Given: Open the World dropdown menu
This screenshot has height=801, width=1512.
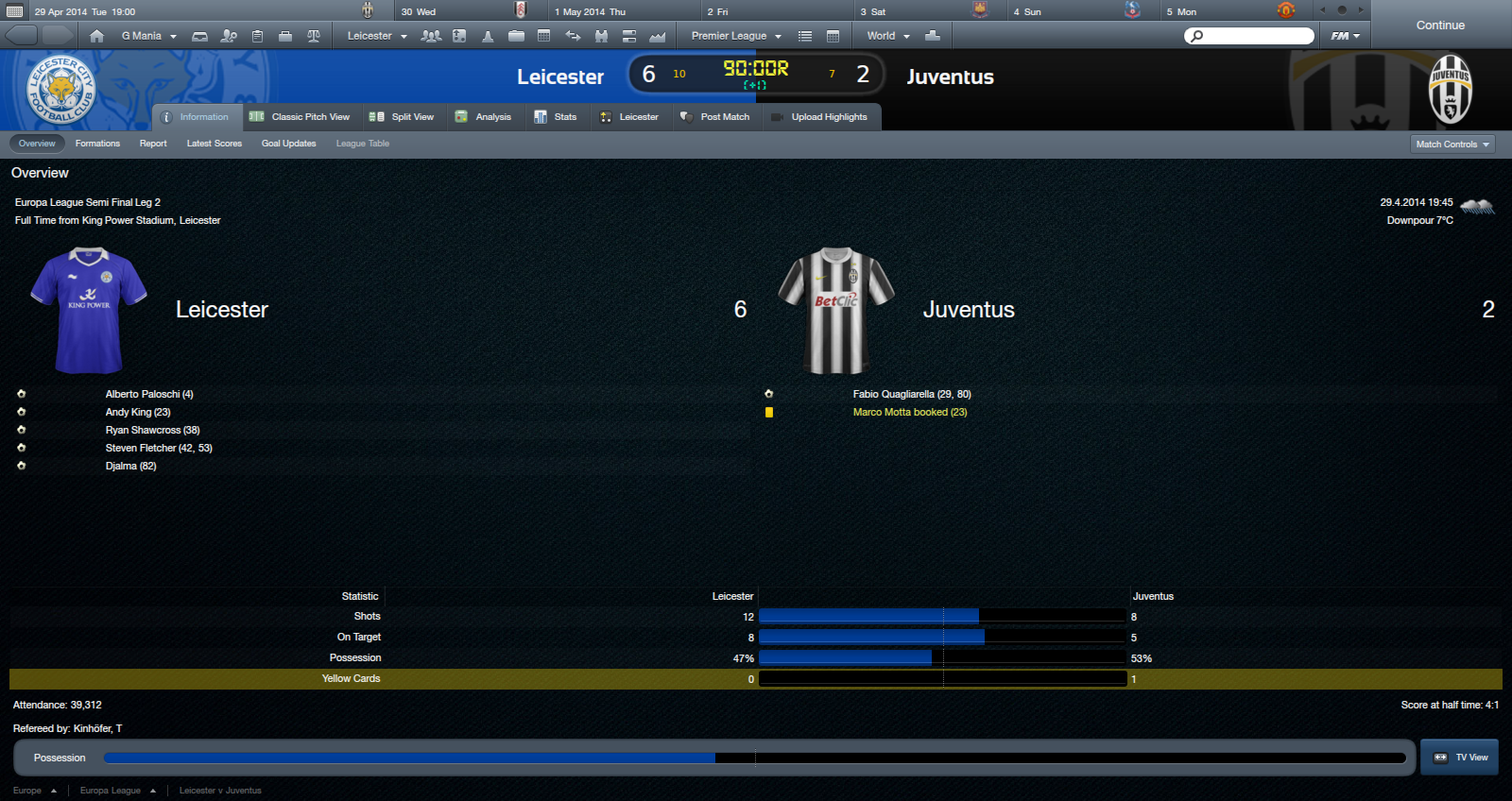Looking at the screenshot, I should pyautogui.click(x=887, y=36).
